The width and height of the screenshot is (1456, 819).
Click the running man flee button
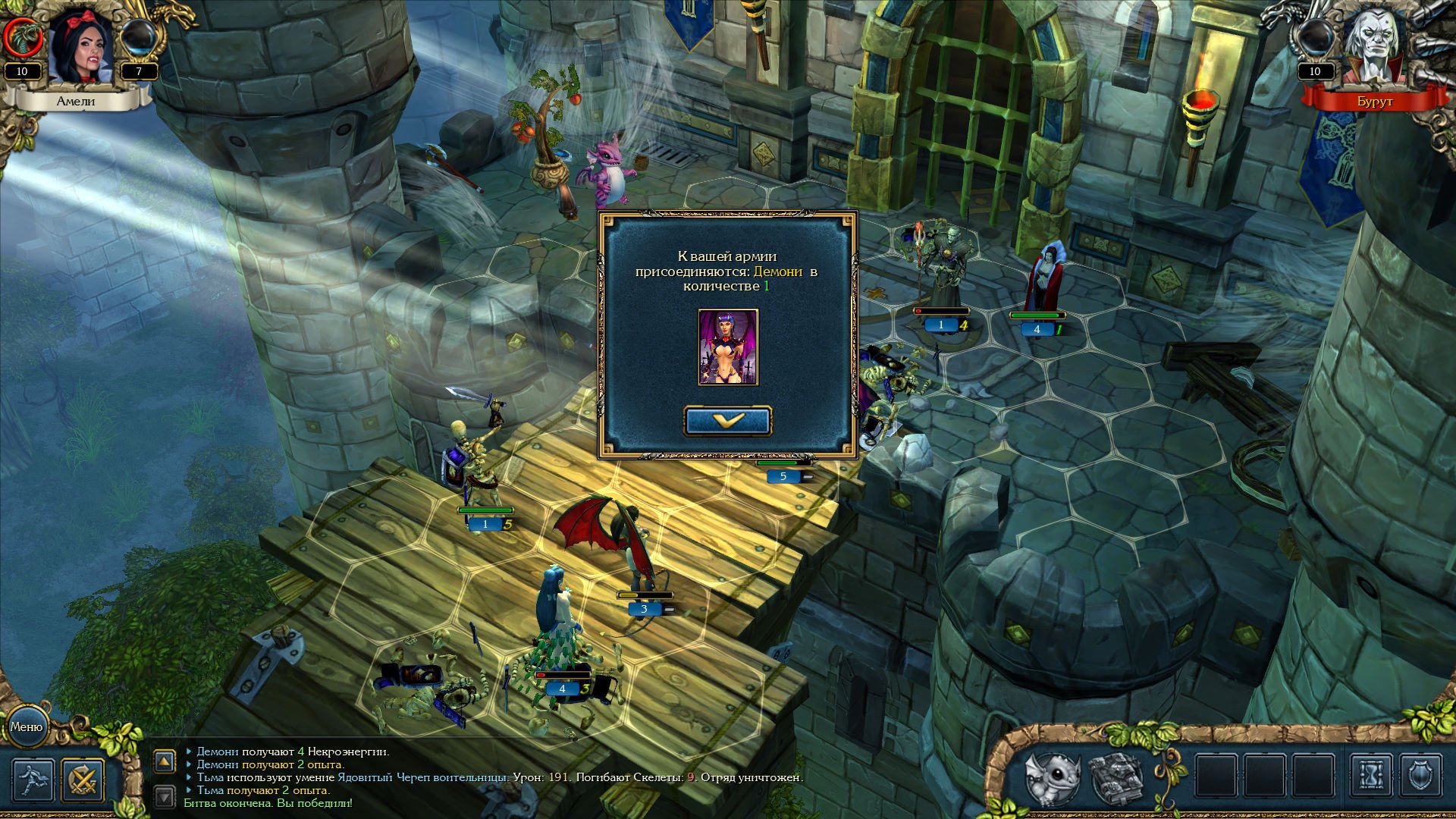tap(33, 780)
